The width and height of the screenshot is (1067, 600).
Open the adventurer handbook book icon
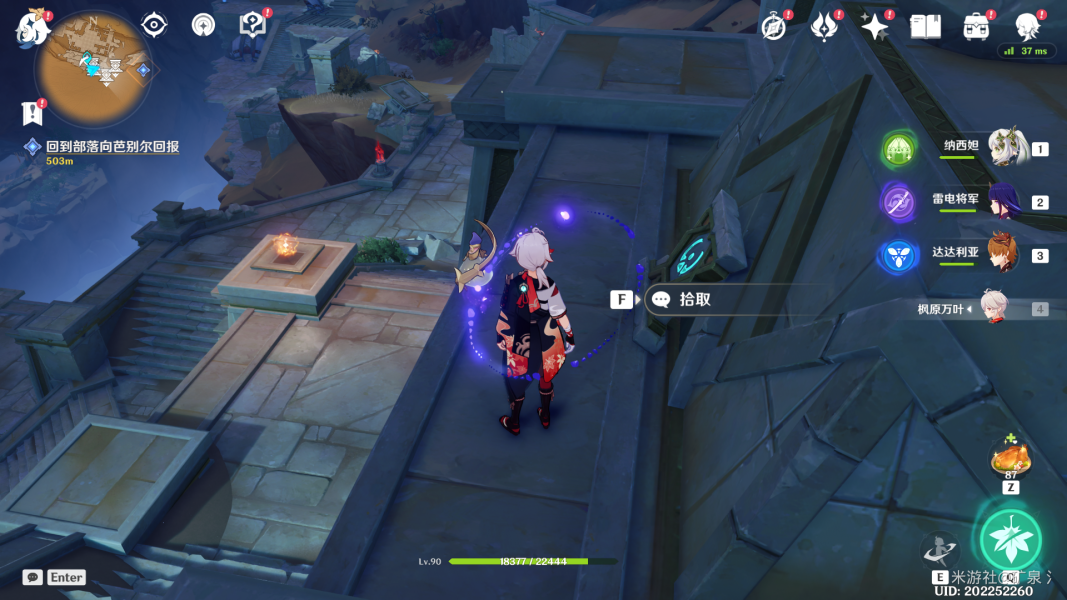pos(925,27)
